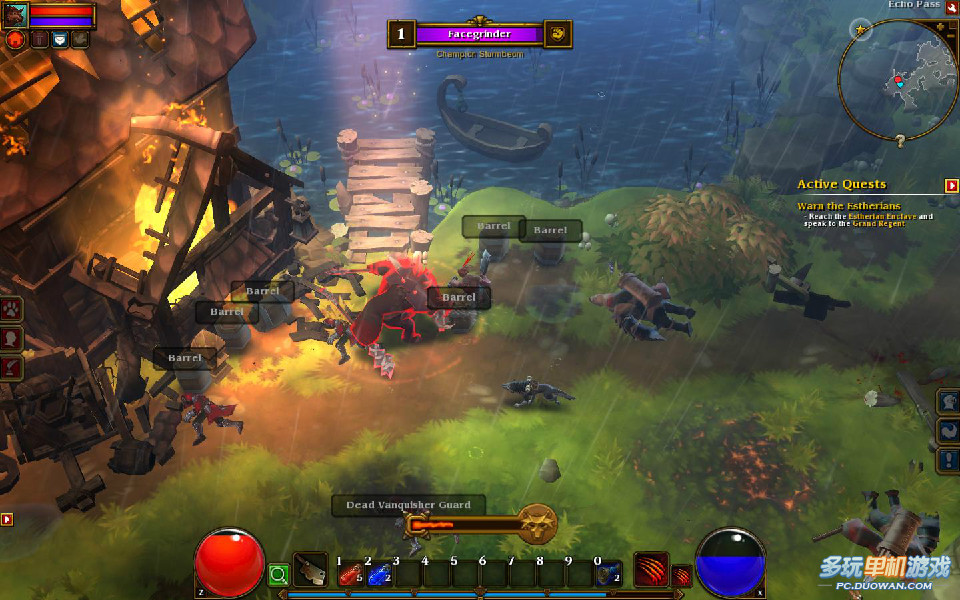Click the exclamation mark side button
The image size is (960, 600).
pos(948,461)
